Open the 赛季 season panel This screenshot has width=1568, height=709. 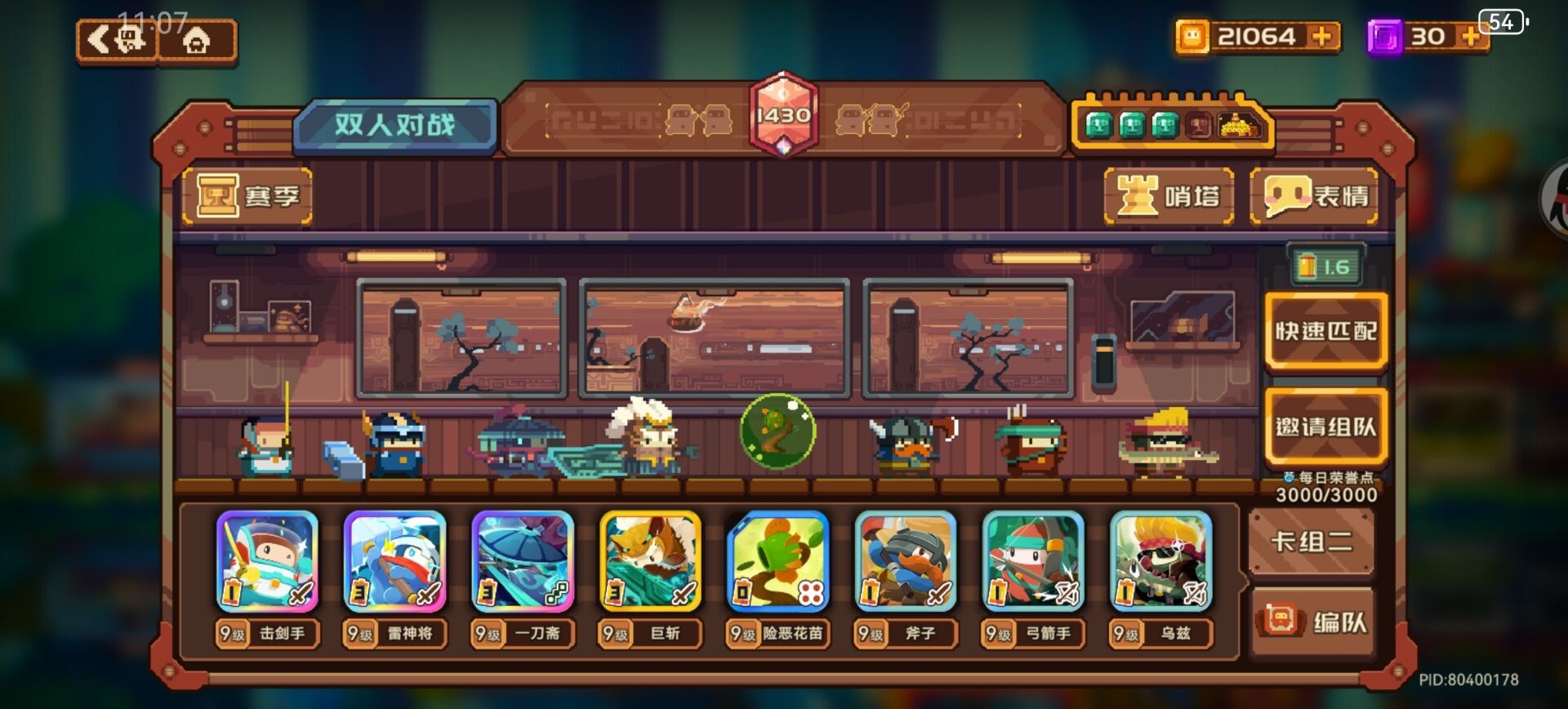pyautogui.click(x=247, y=196)
